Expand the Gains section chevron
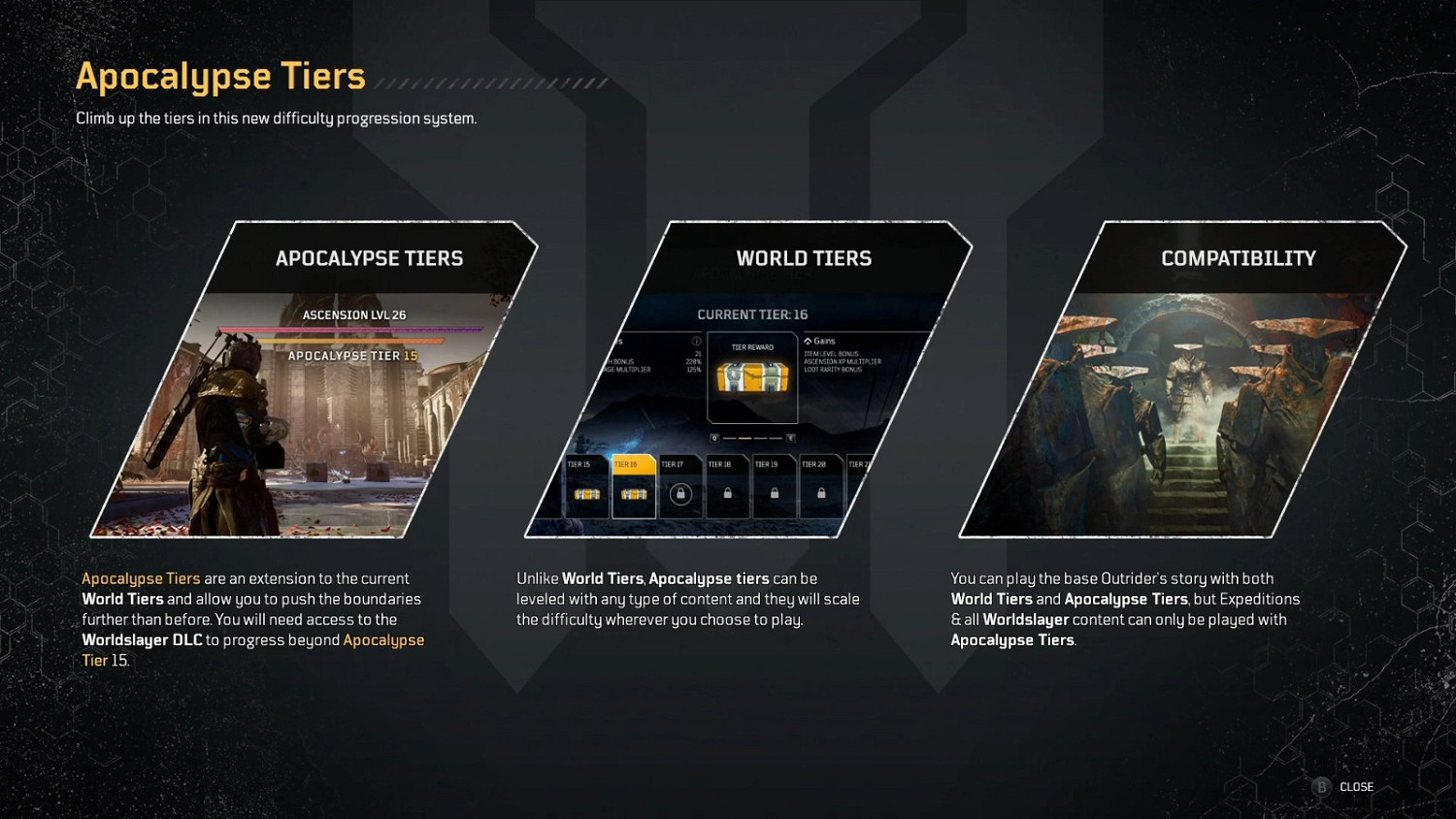 click(808, 341)
